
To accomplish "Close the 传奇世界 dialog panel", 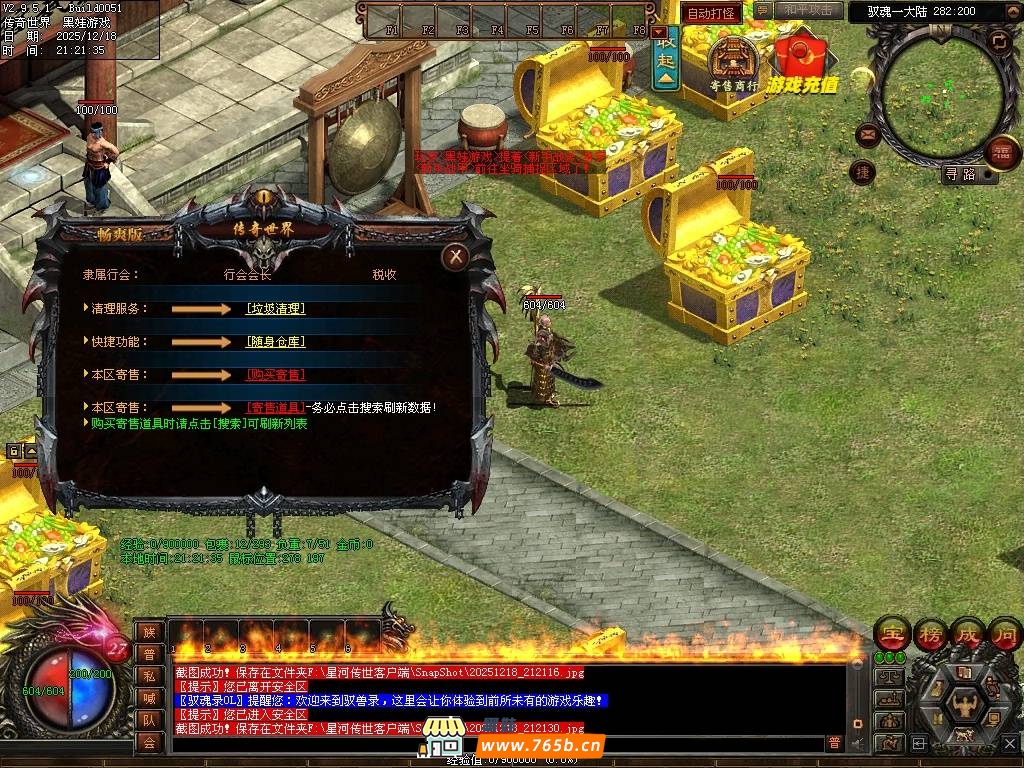I will coord(456,257).
